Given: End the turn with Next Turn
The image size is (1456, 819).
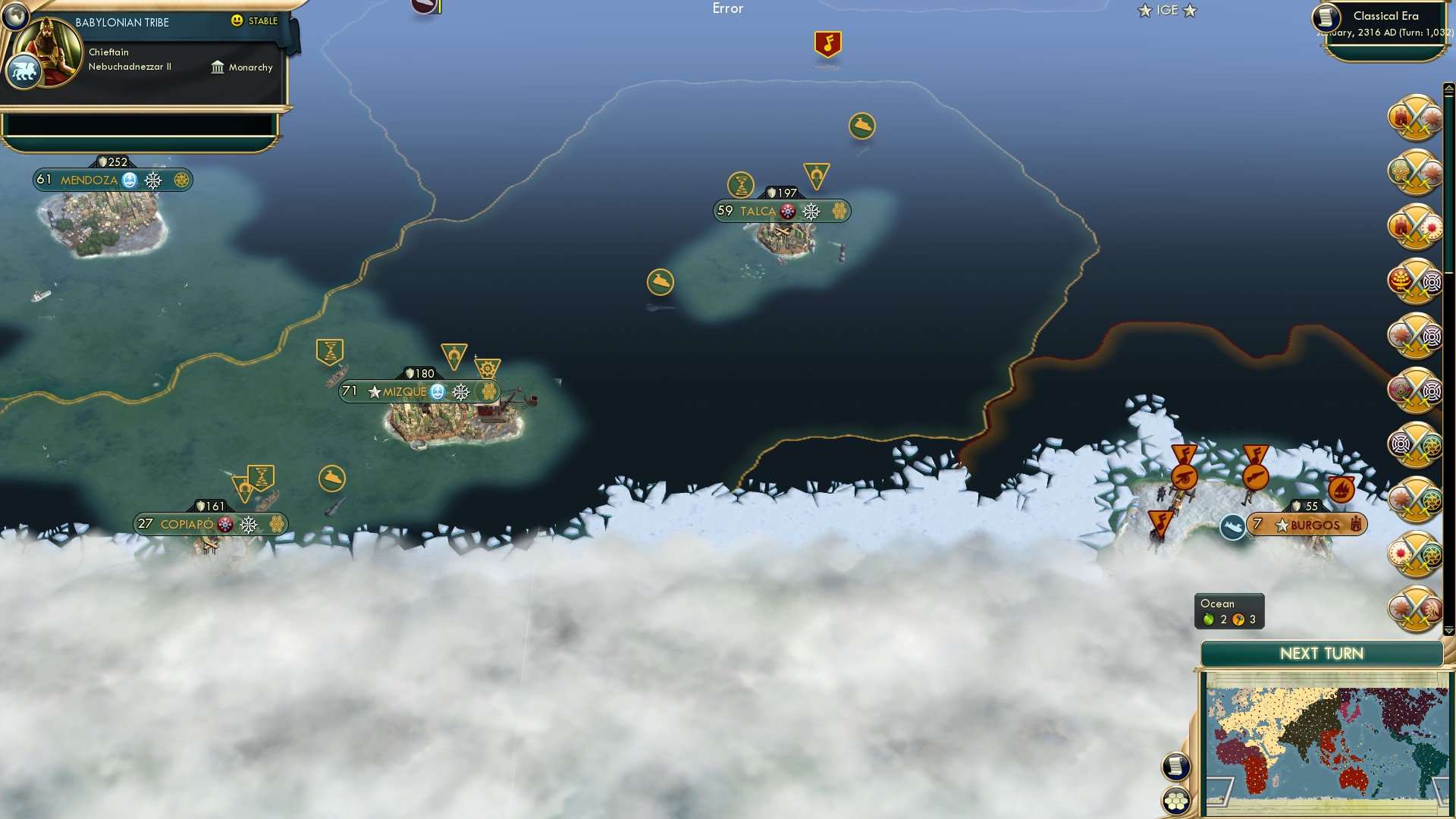Looking at the screenshot, I should (x=1321, y=654).
